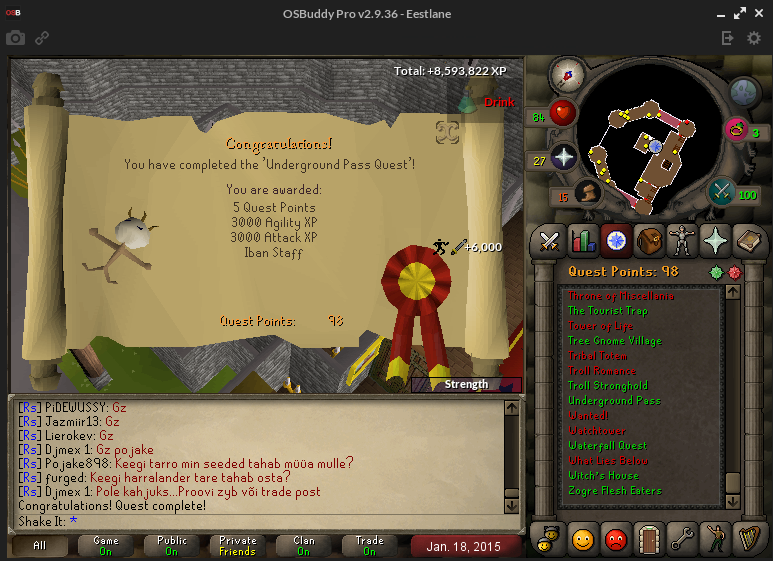
Task: Take a screenshot with OSBuddy camera icon
Action: tap(15, 38)
